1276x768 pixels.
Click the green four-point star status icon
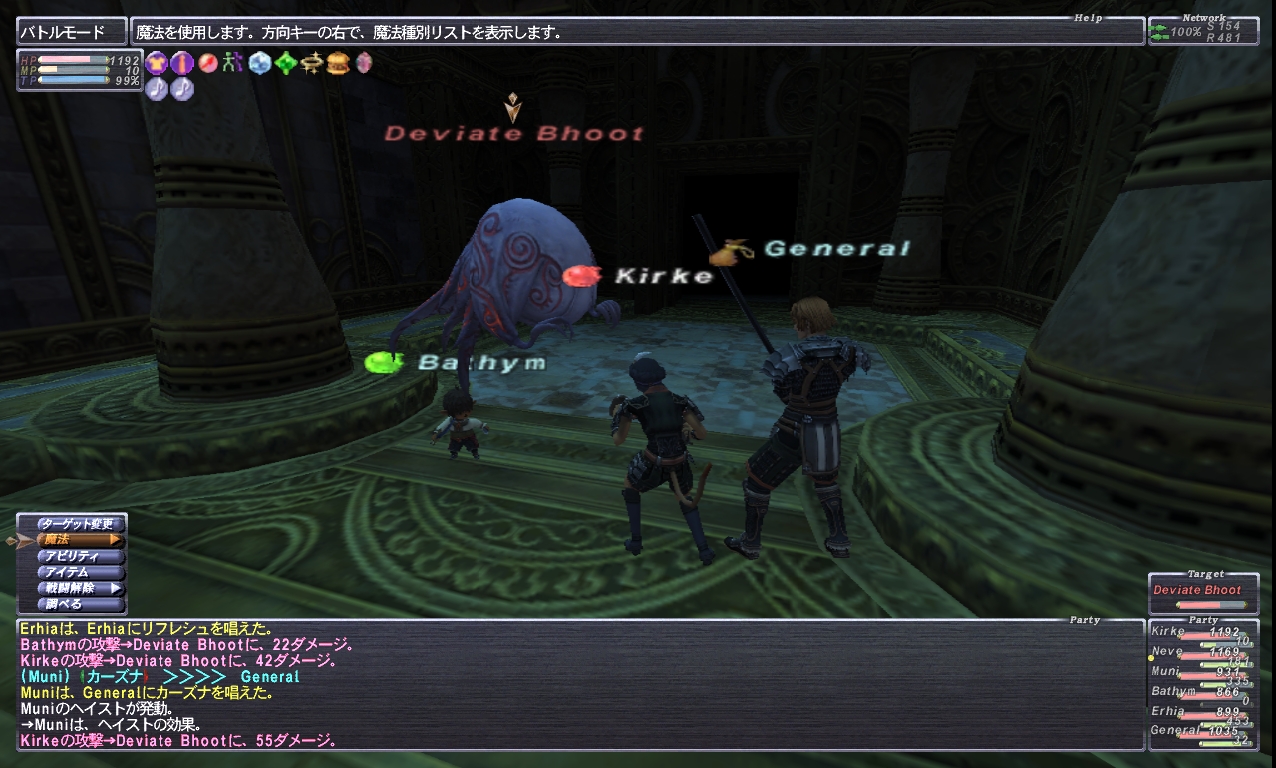coord(287,63)
